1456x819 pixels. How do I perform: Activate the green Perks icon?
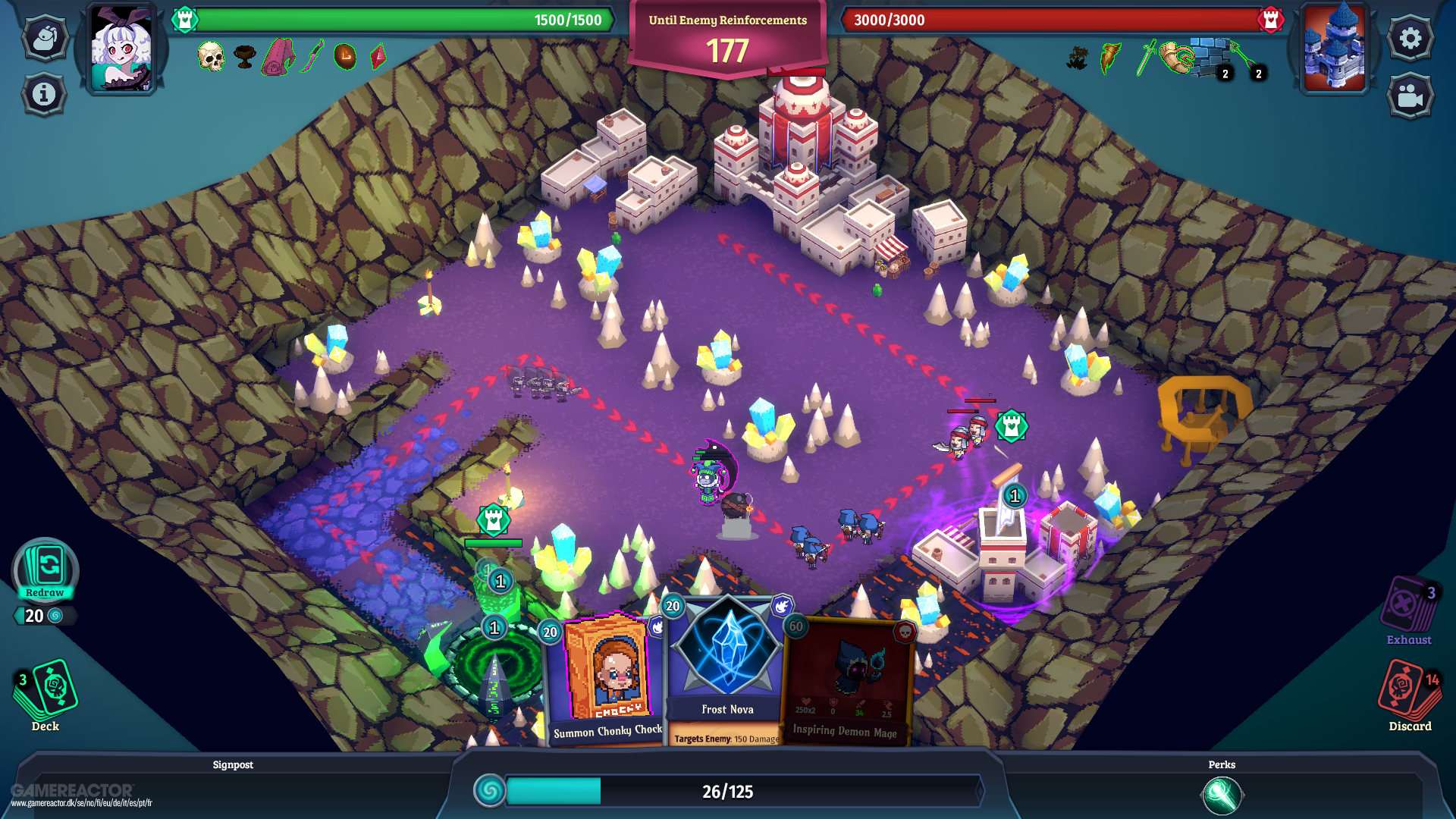pyautogui.click(x=1222, y=795)
